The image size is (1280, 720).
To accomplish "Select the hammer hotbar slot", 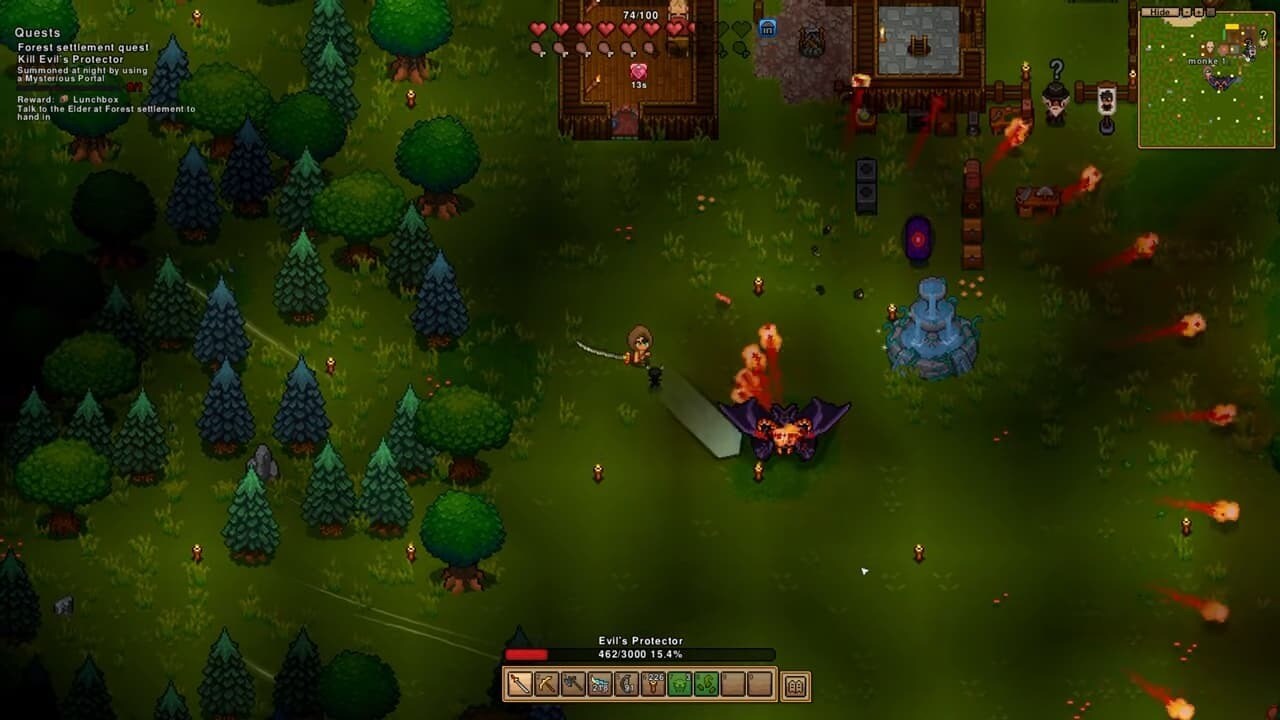I will click(x=573, y=685).
